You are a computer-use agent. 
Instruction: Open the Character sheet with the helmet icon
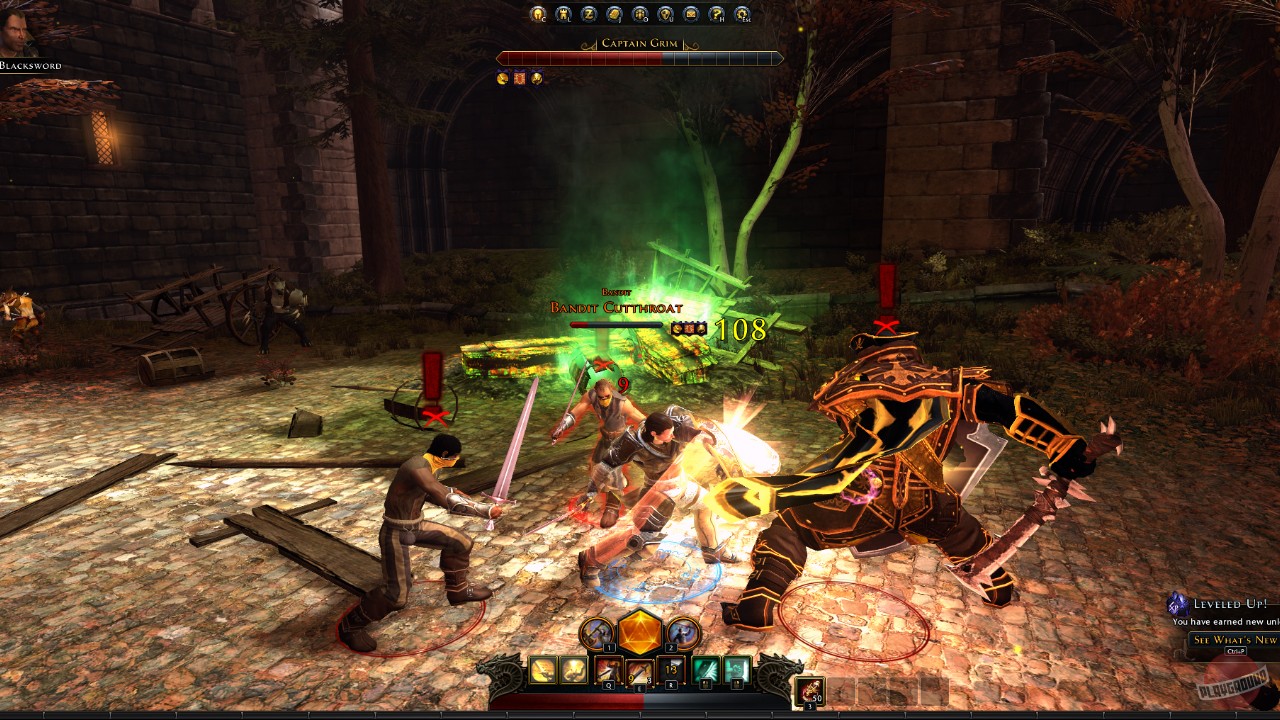539,14
